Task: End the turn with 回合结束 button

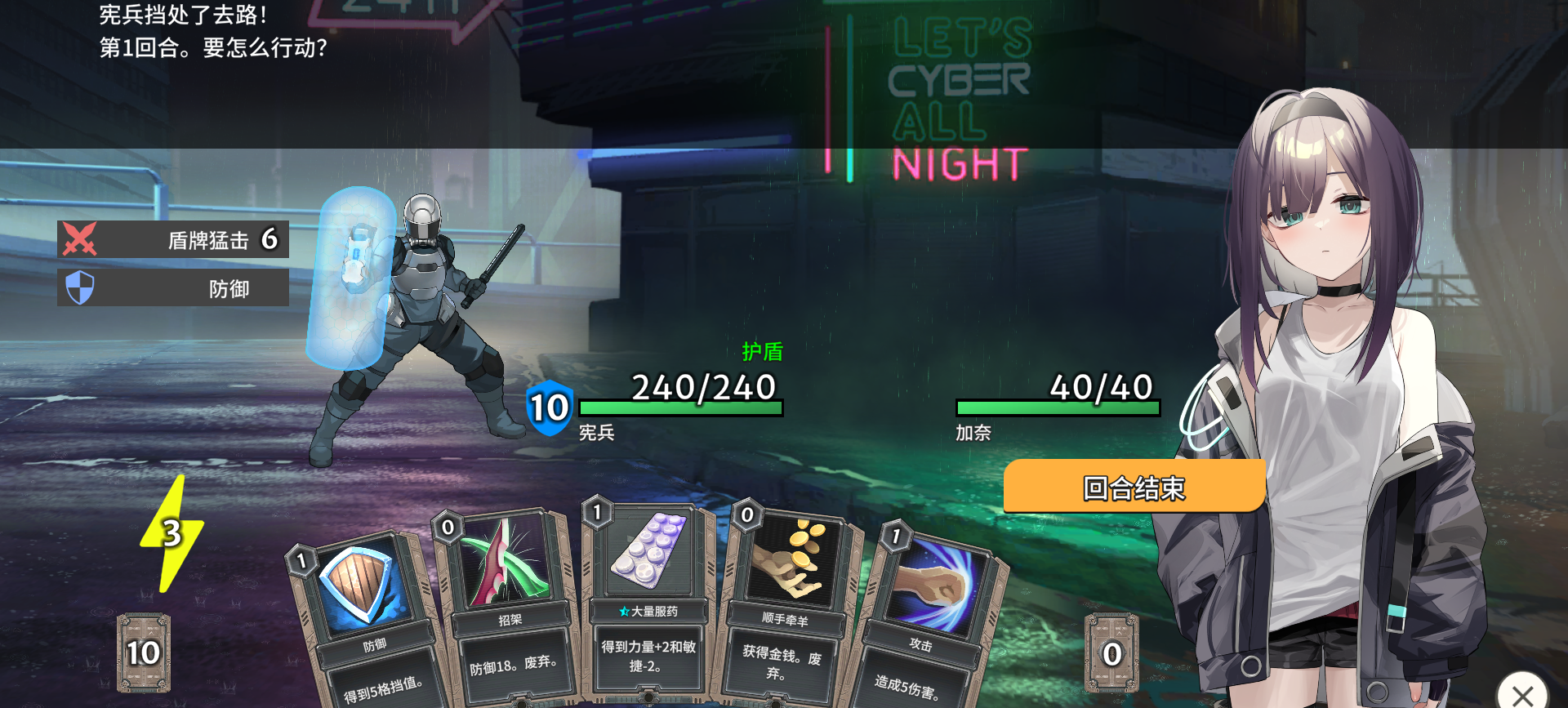Action: click(1134, 487)
